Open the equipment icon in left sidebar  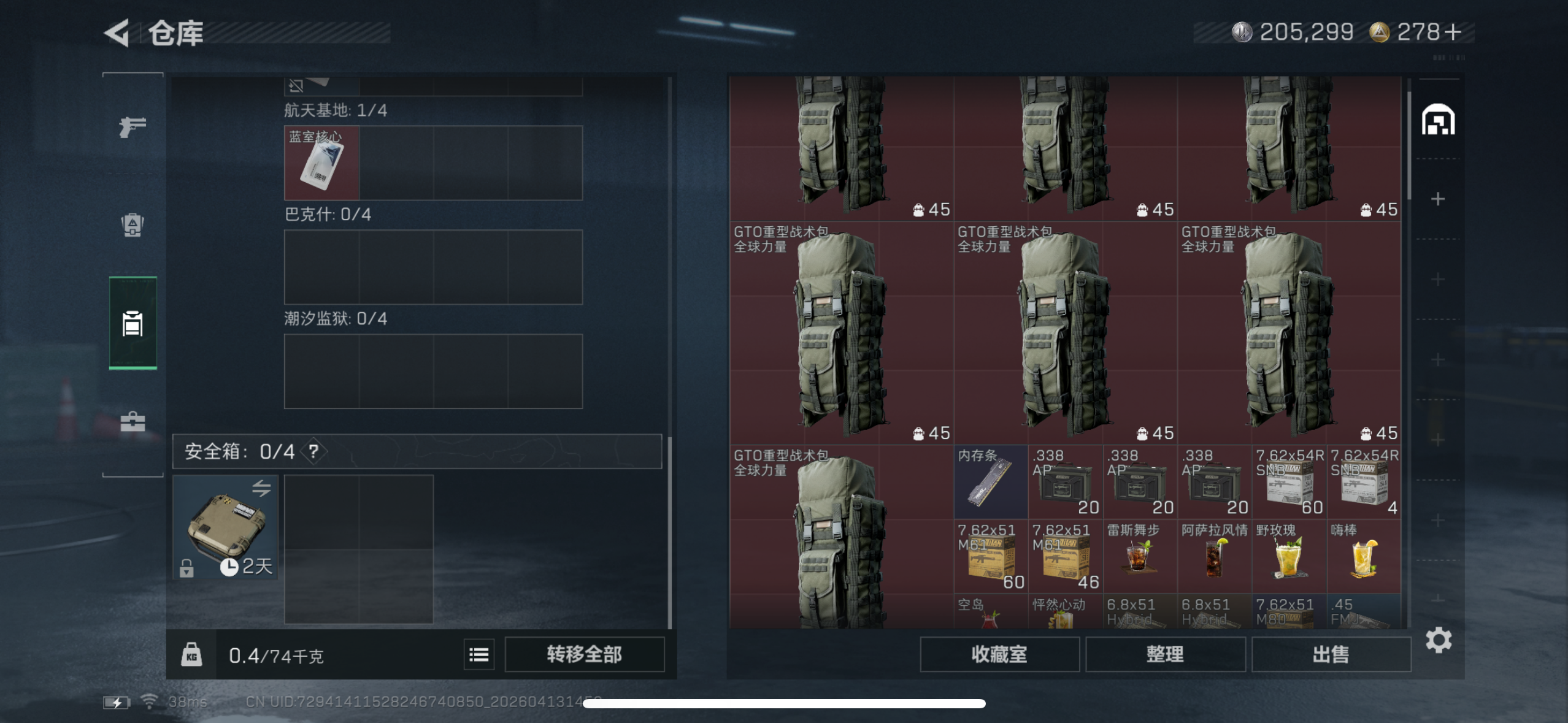(132, 226)
